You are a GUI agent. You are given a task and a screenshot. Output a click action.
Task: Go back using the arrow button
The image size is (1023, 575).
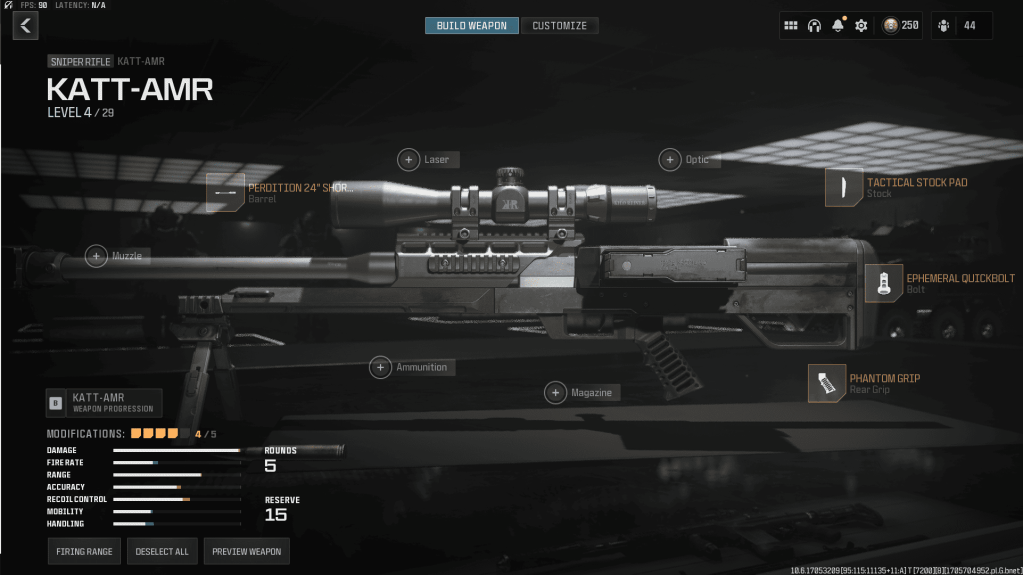pyautogui.click(x=25, y=26)
